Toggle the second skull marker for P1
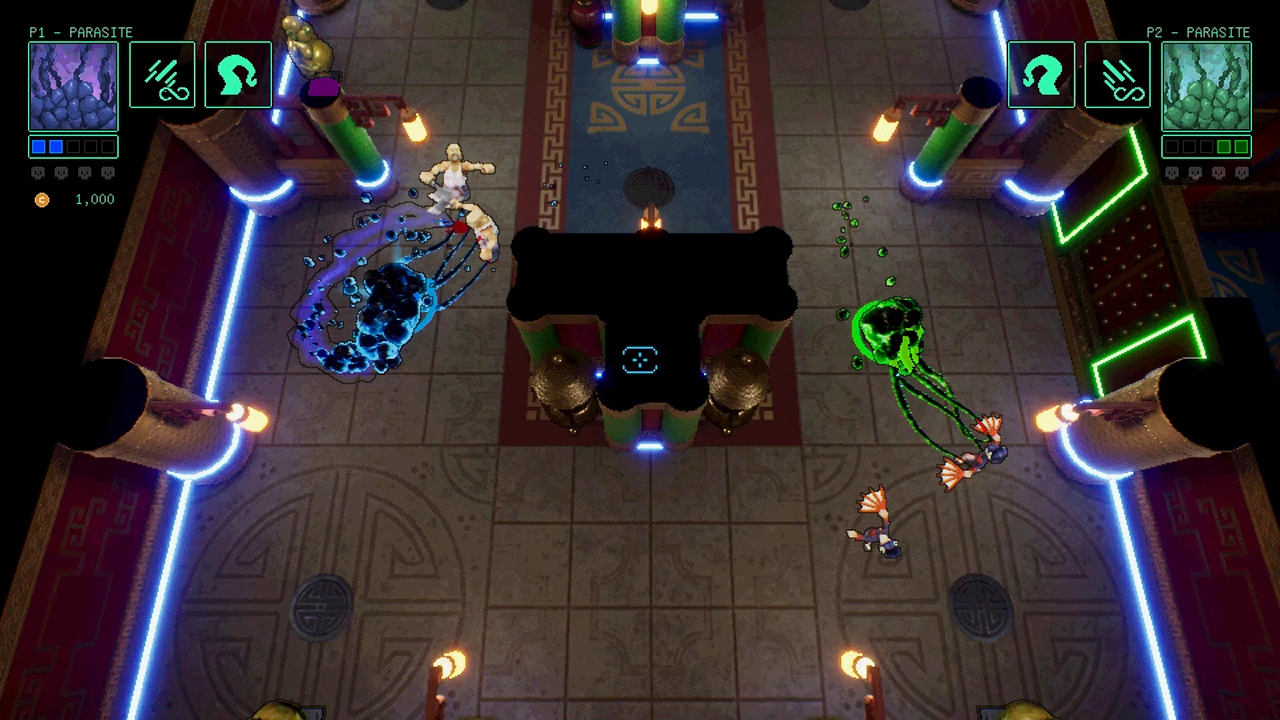The width and height of the screenshot is (1280, 720). [x=61, y=172]
